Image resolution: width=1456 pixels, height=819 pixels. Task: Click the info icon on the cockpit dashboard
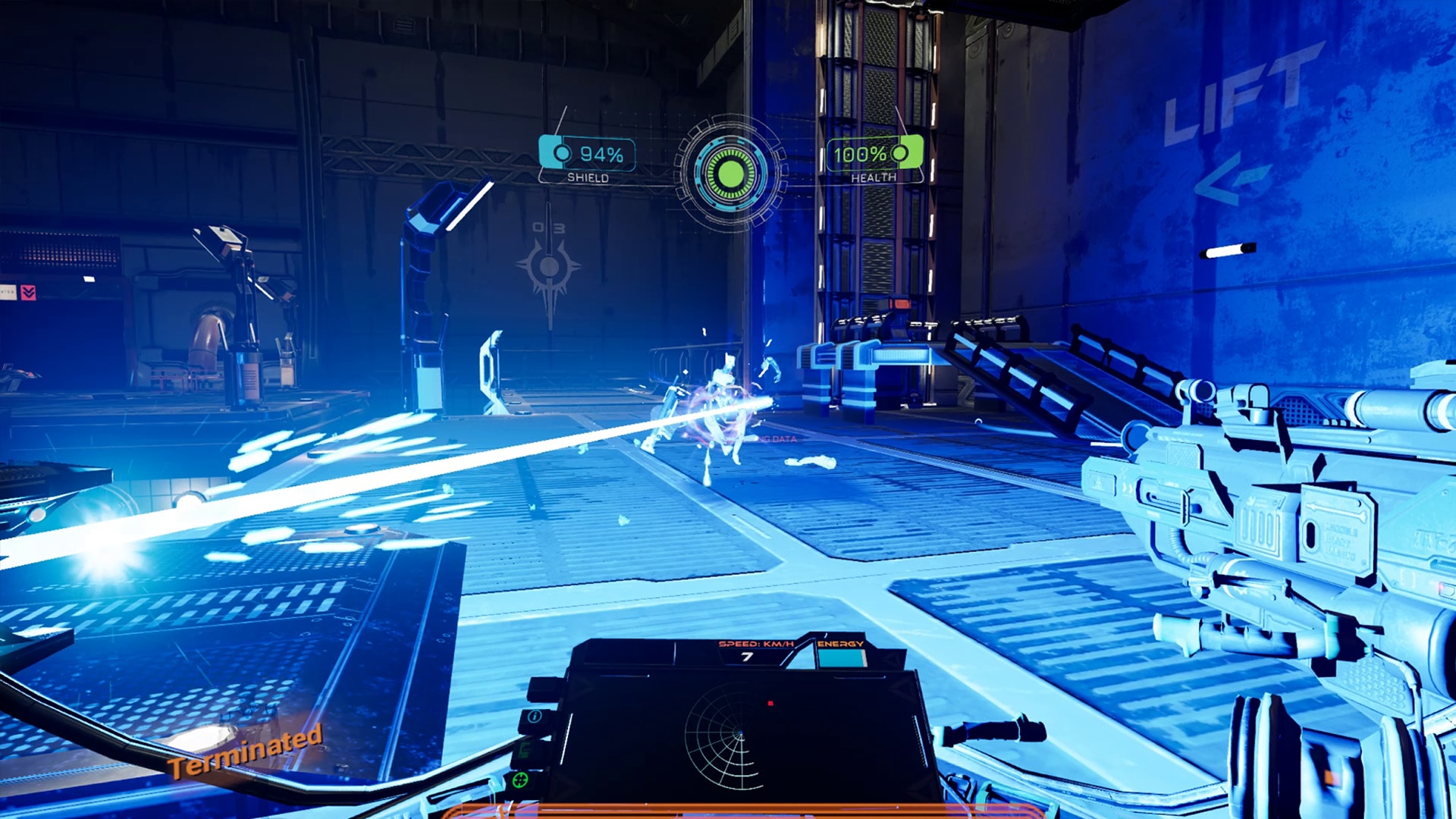534,717
